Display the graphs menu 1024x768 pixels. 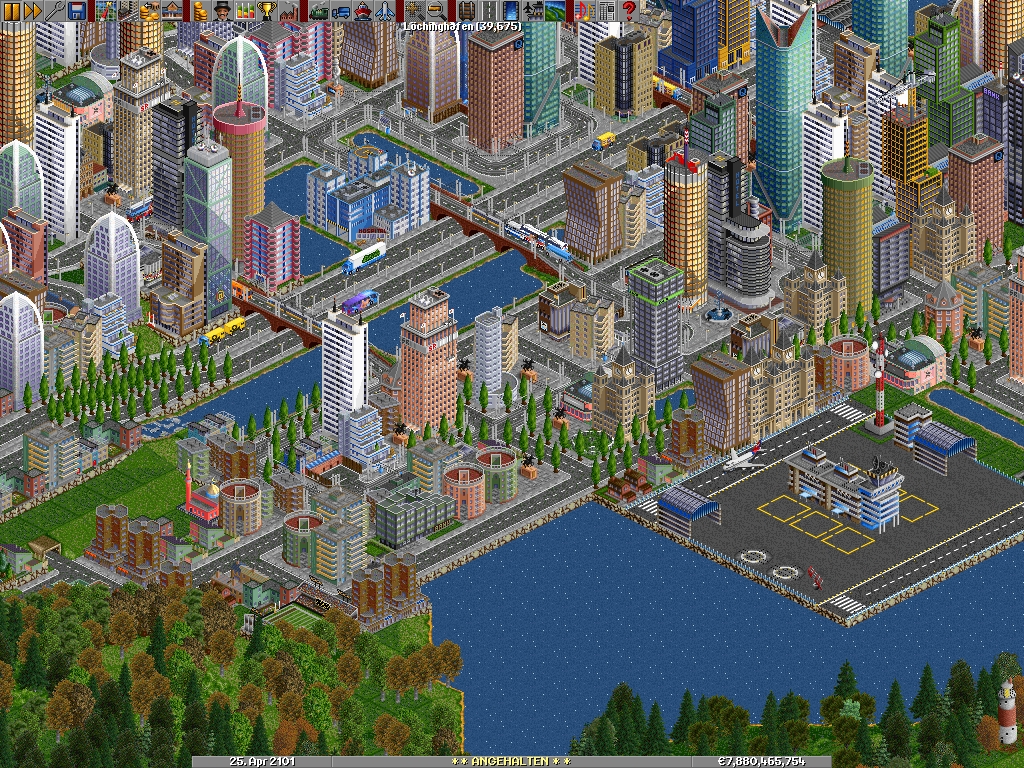click(245, 11)
